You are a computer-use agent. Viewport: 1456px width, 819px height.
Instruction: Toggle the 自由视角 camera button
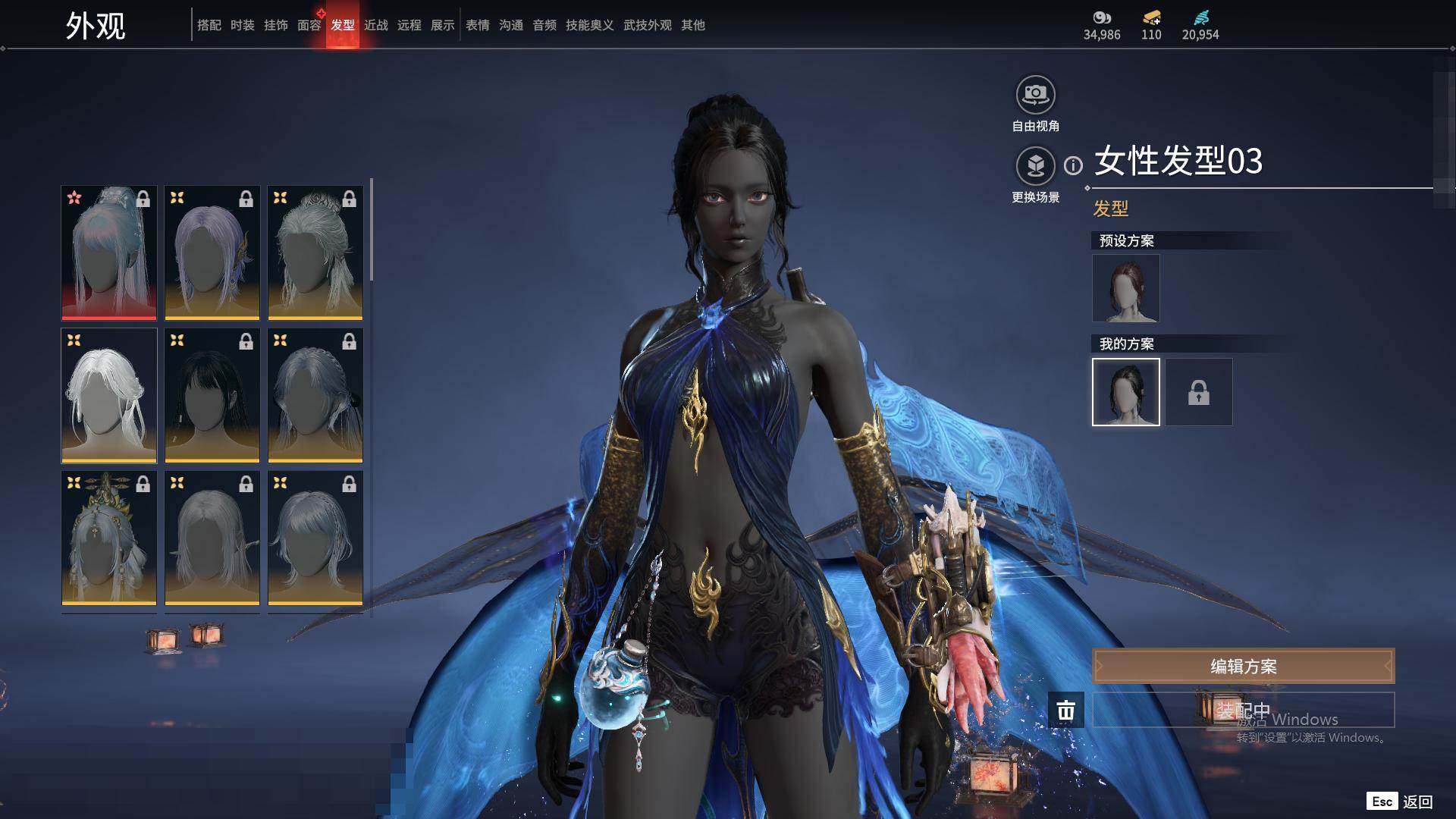coord(1035,96)
